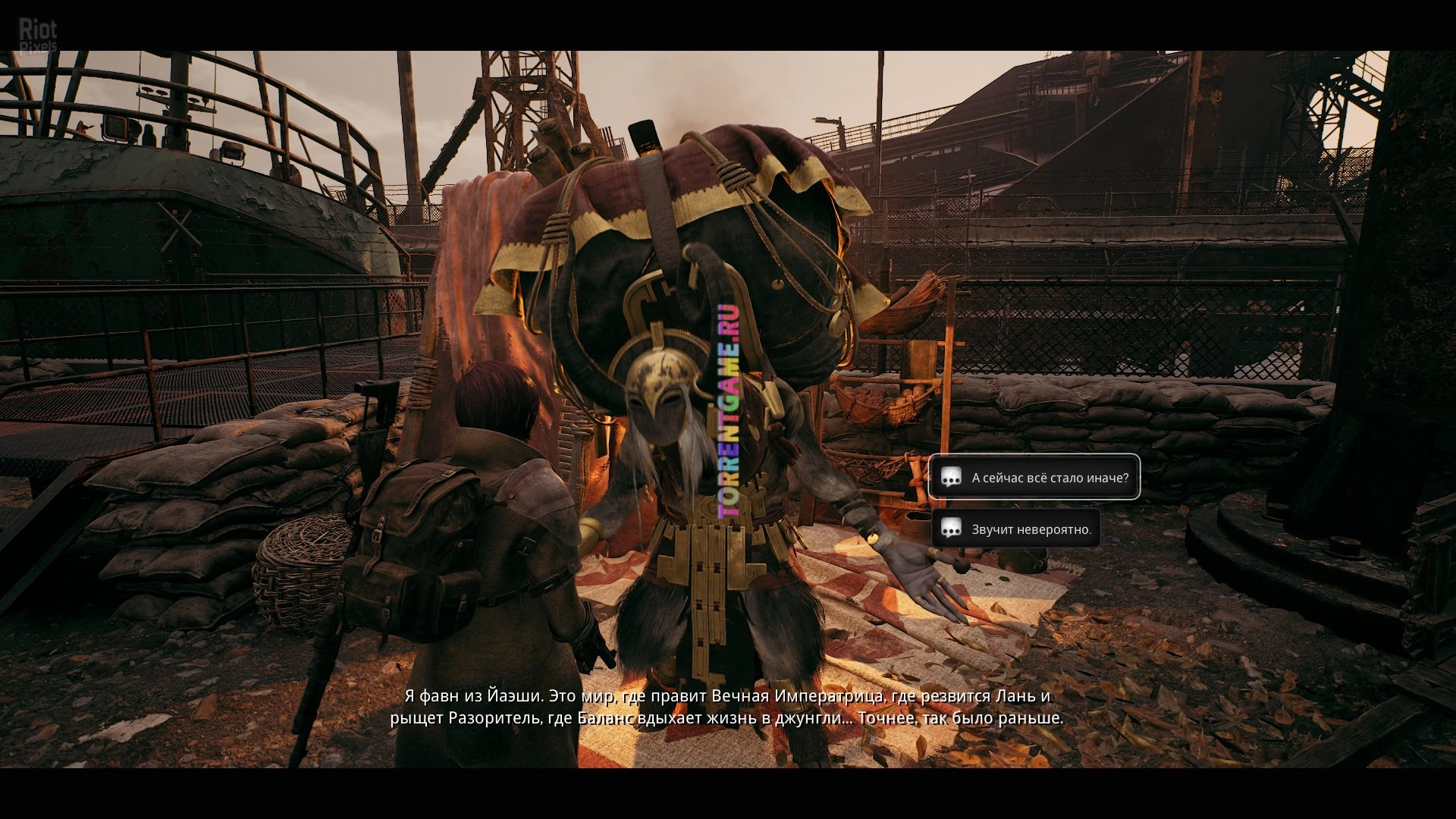Select dialogue option "Звучит невероятно."
The width and height of the screenshot is (1456, 819).
(x=1016, y=529)
